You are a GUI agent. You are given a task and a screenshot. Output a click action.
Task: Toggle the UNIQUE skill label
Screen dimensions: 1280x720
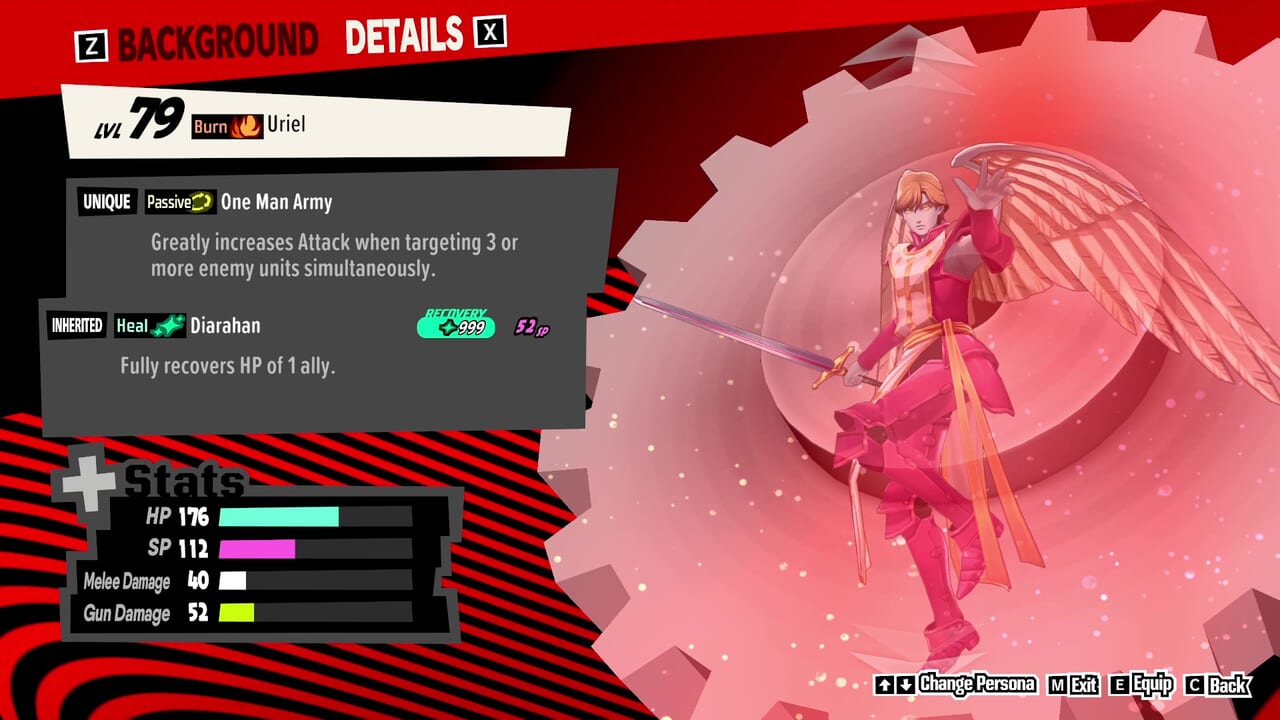point(109,202)
